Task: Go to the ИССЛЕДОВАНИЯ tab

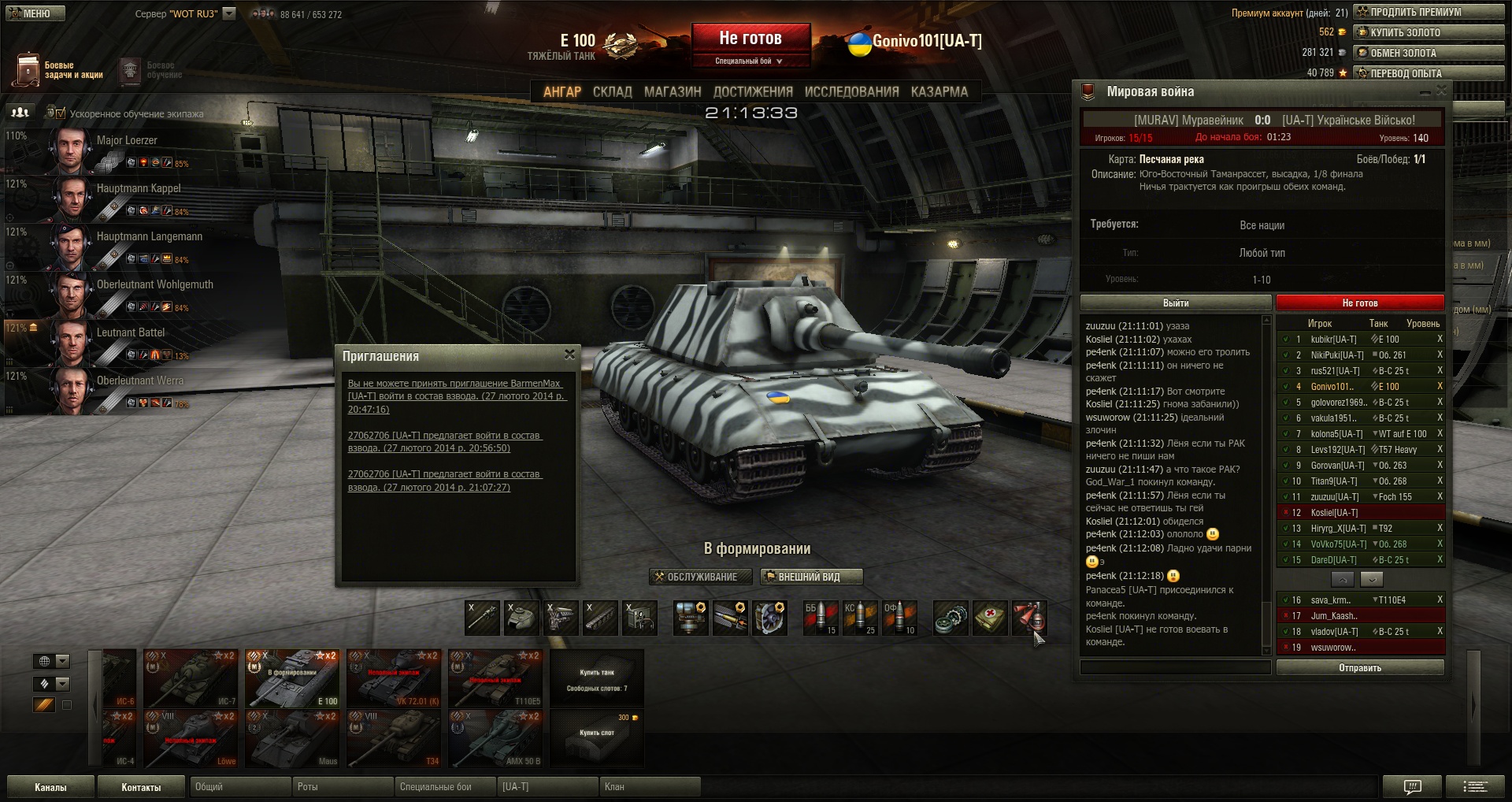Action: coord(851,92)
